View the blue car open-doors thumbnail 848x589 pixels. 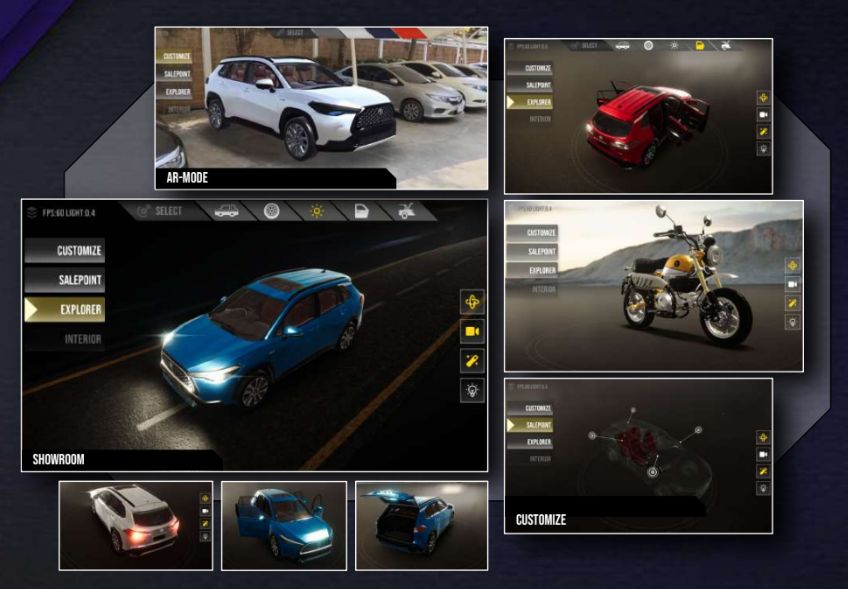284,525
